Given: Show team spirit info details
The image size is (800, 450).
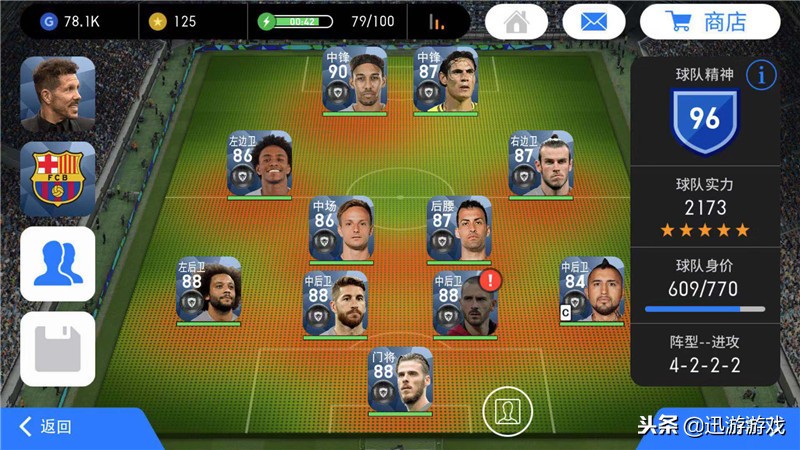Looking at the screenshot, I should 762,75.
